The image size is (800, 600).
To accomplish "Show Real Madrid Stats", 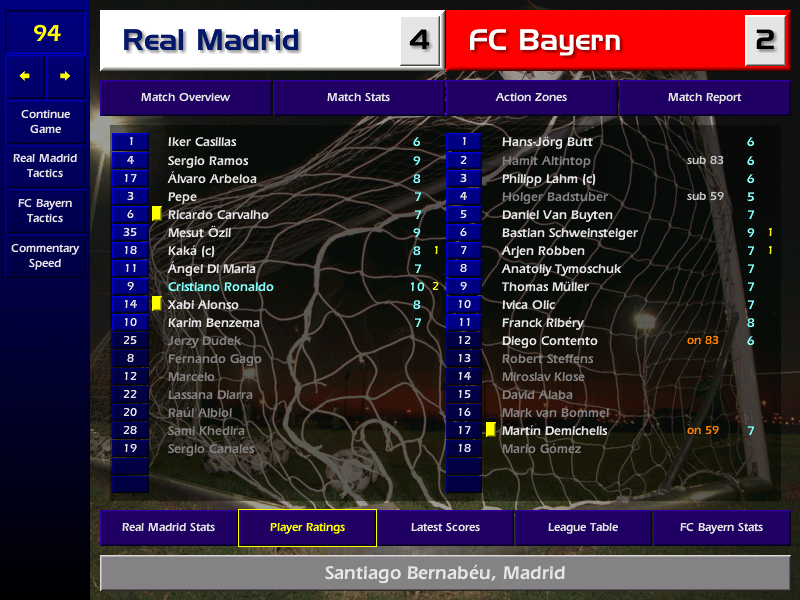I will 168,527.
